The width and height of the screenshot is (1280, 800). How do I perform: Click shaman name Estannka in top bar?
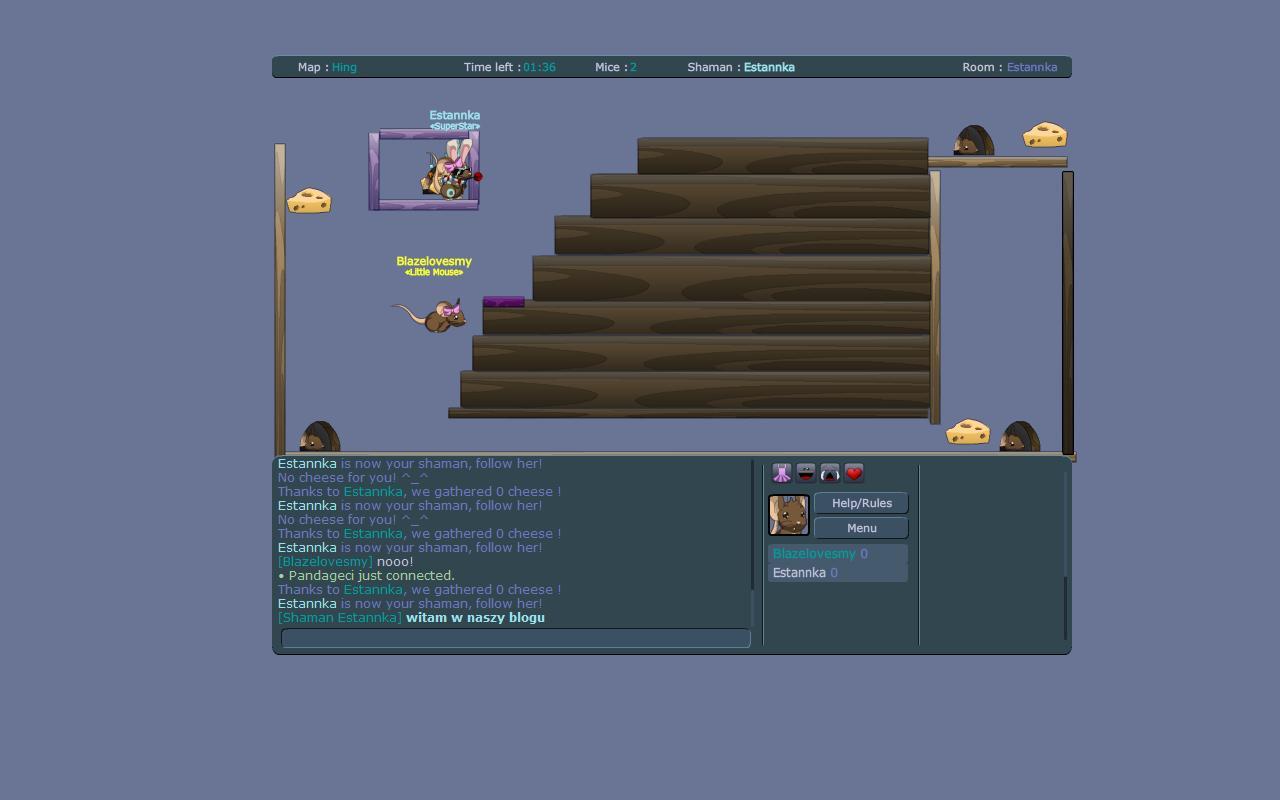click(770, 67)
